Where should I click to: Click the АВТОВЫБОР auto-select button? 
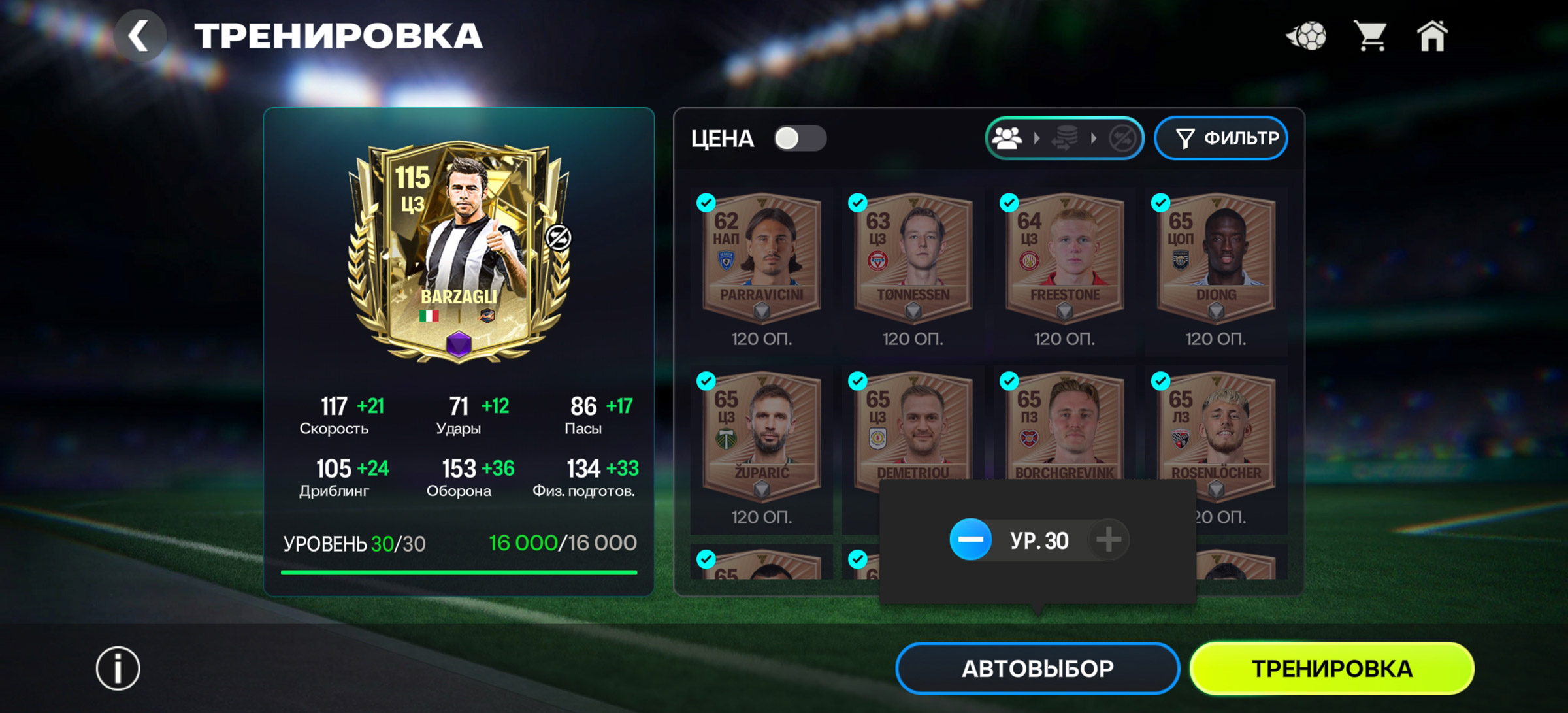[1037, 669]
